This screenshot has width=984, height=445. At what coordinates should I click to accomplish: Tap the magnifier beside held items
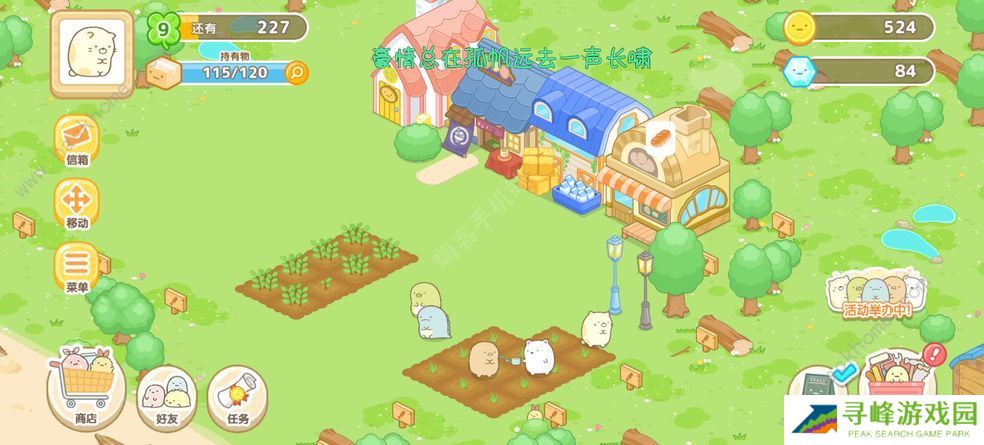tap(296, 72)
